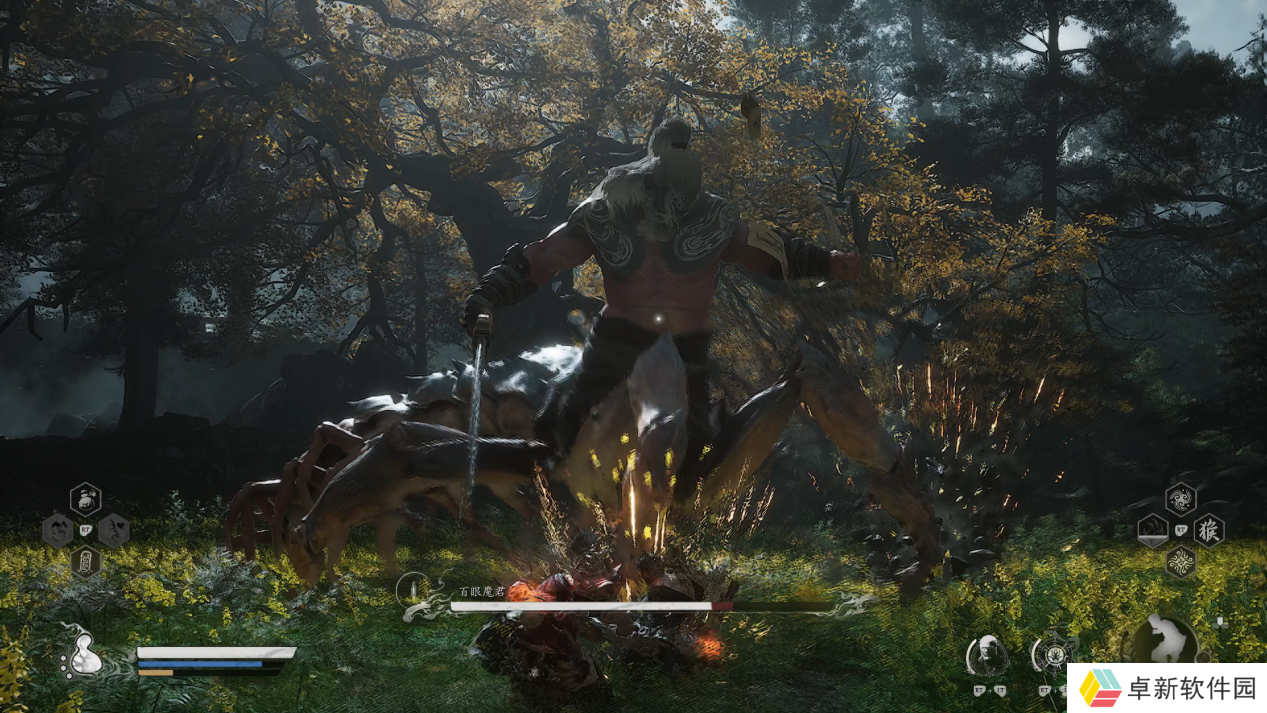This screenshot has width=1267, height=713.
Task: Activate the 猴 character spell hexagon
Action: (x=1209, y=530)
